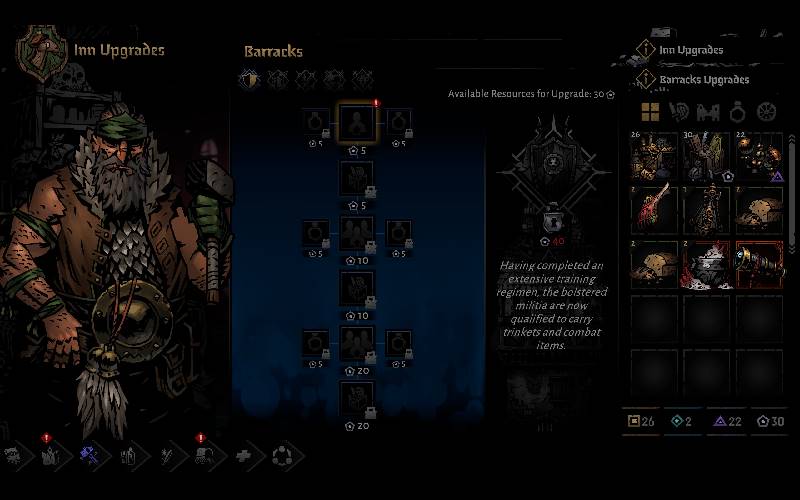
Task: Select the spyglass item outlined in red
Action: coord(760,264)
